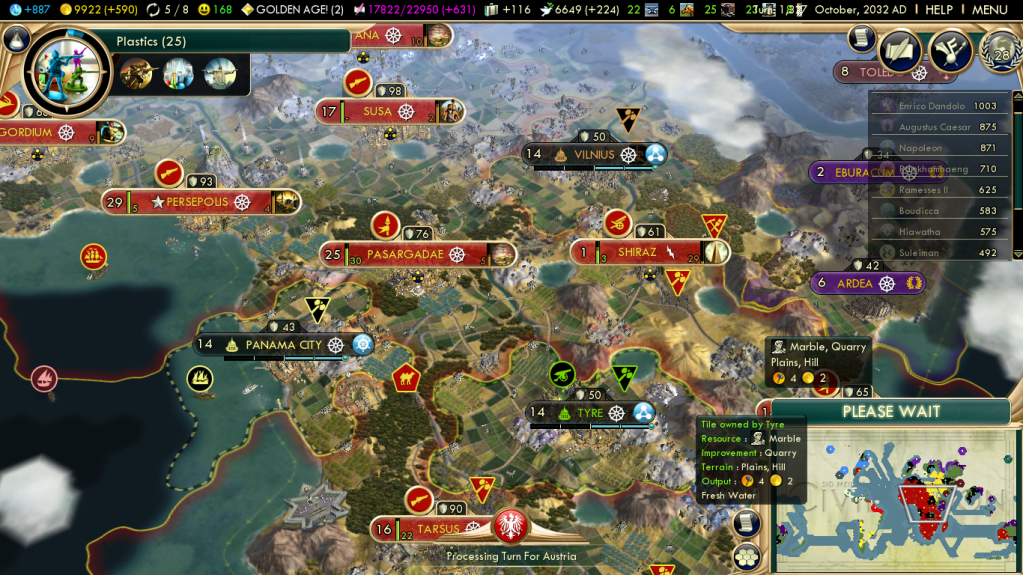Select Enrico Dandolo in the score list
This screenshot has width=1023, height=575.
tap(931, 106)
